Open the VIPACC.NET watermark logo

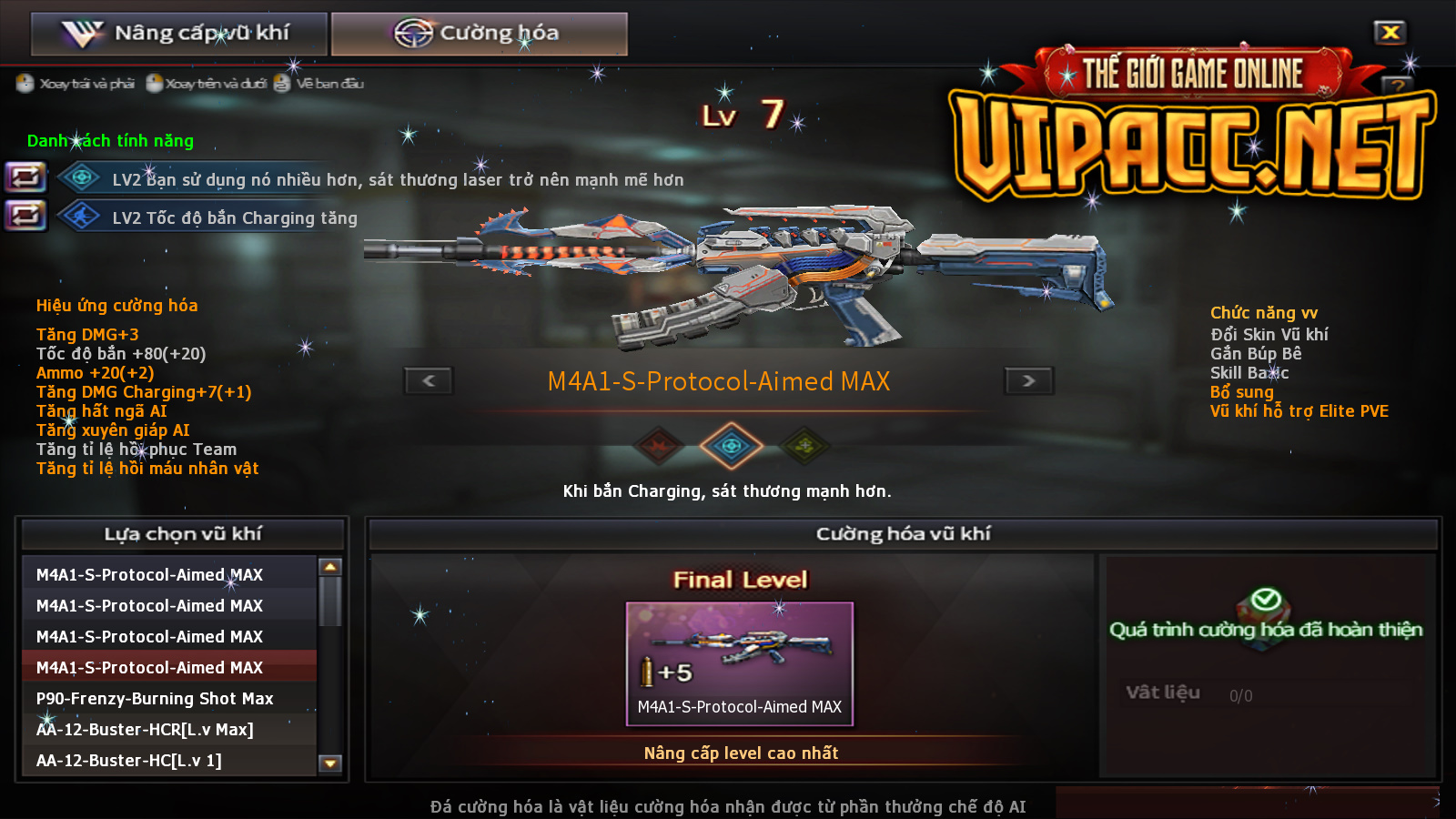point(1190,127)
